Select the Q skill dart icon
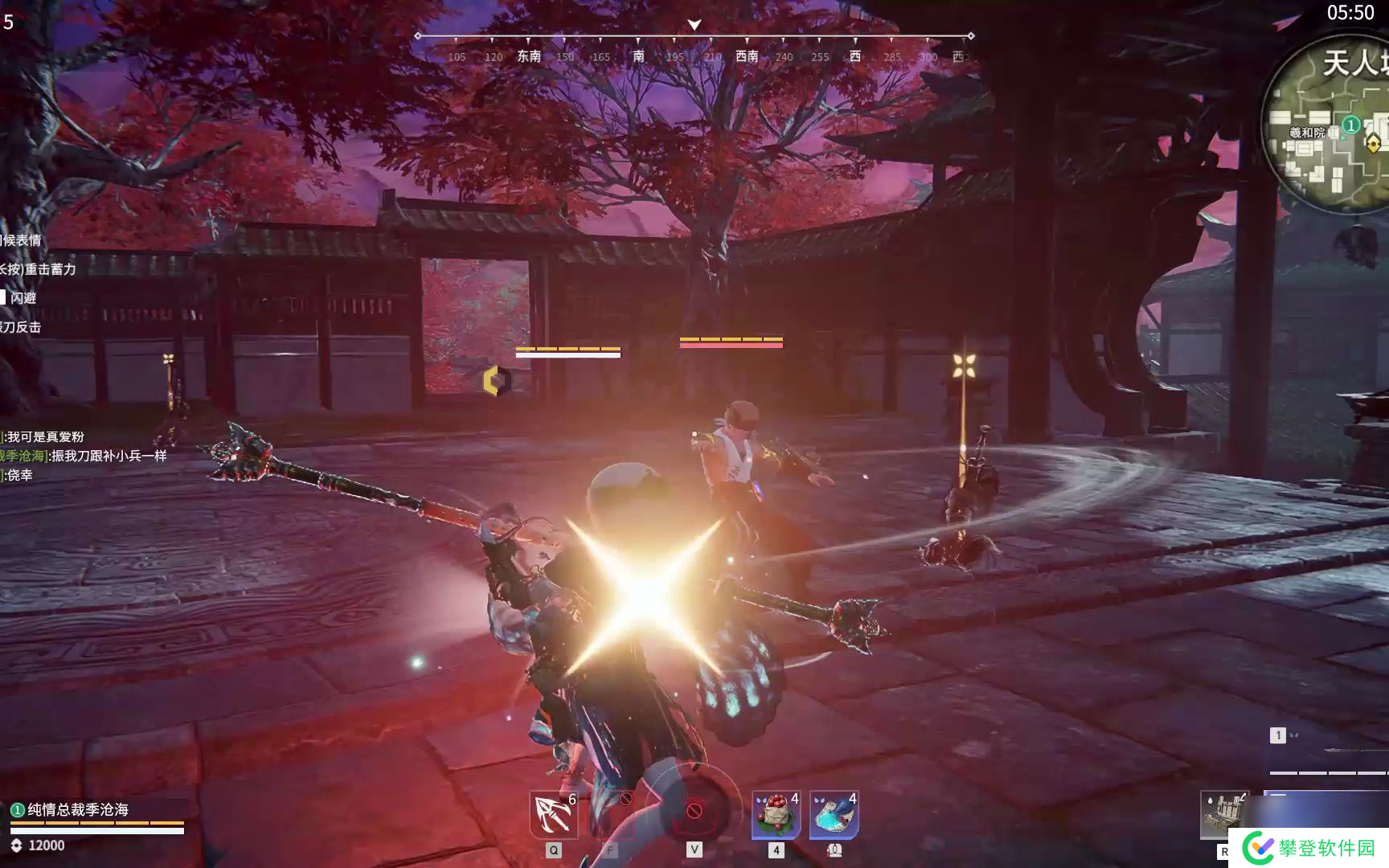 (x=551, y=812)
